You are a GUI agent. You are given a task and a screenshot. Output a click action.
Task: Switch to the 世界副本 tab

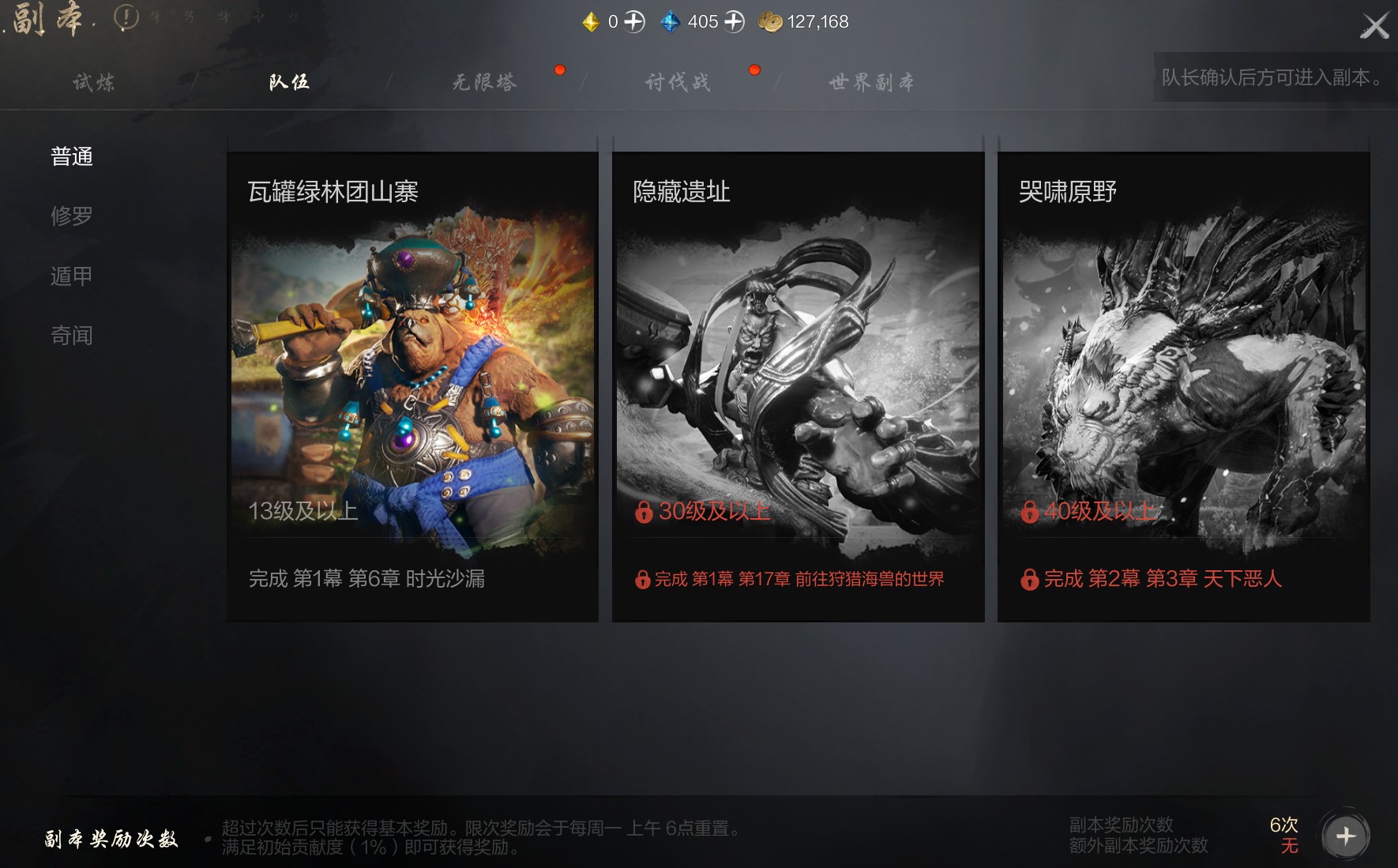click(871, 81)
